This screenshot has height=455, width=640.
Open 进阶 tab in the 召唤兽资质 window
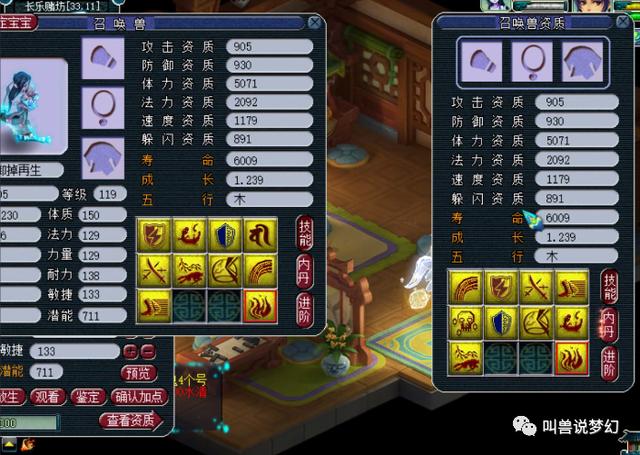coord(609,362)
